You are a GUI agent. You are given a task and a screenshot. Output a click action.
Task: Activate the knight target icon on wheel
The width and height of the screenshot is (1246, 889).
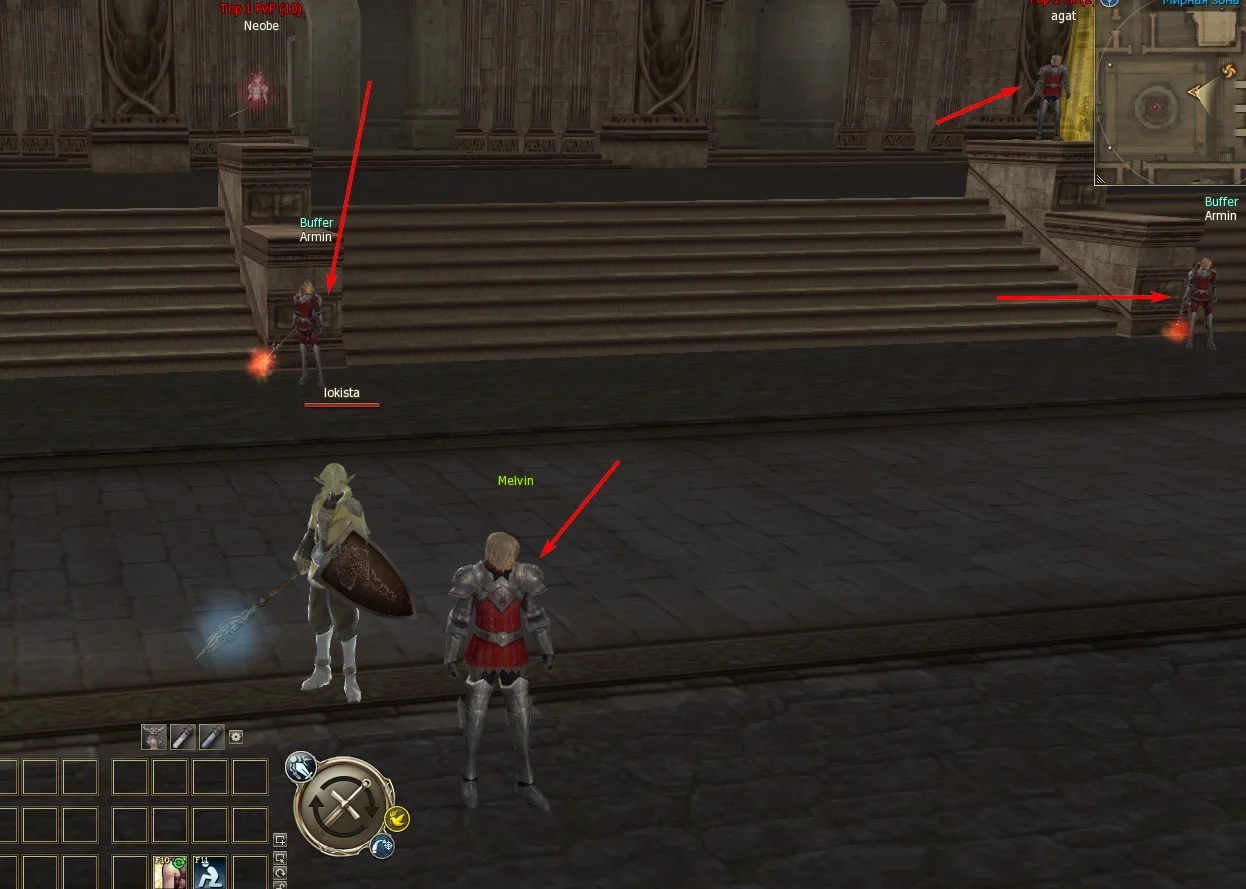300,768
